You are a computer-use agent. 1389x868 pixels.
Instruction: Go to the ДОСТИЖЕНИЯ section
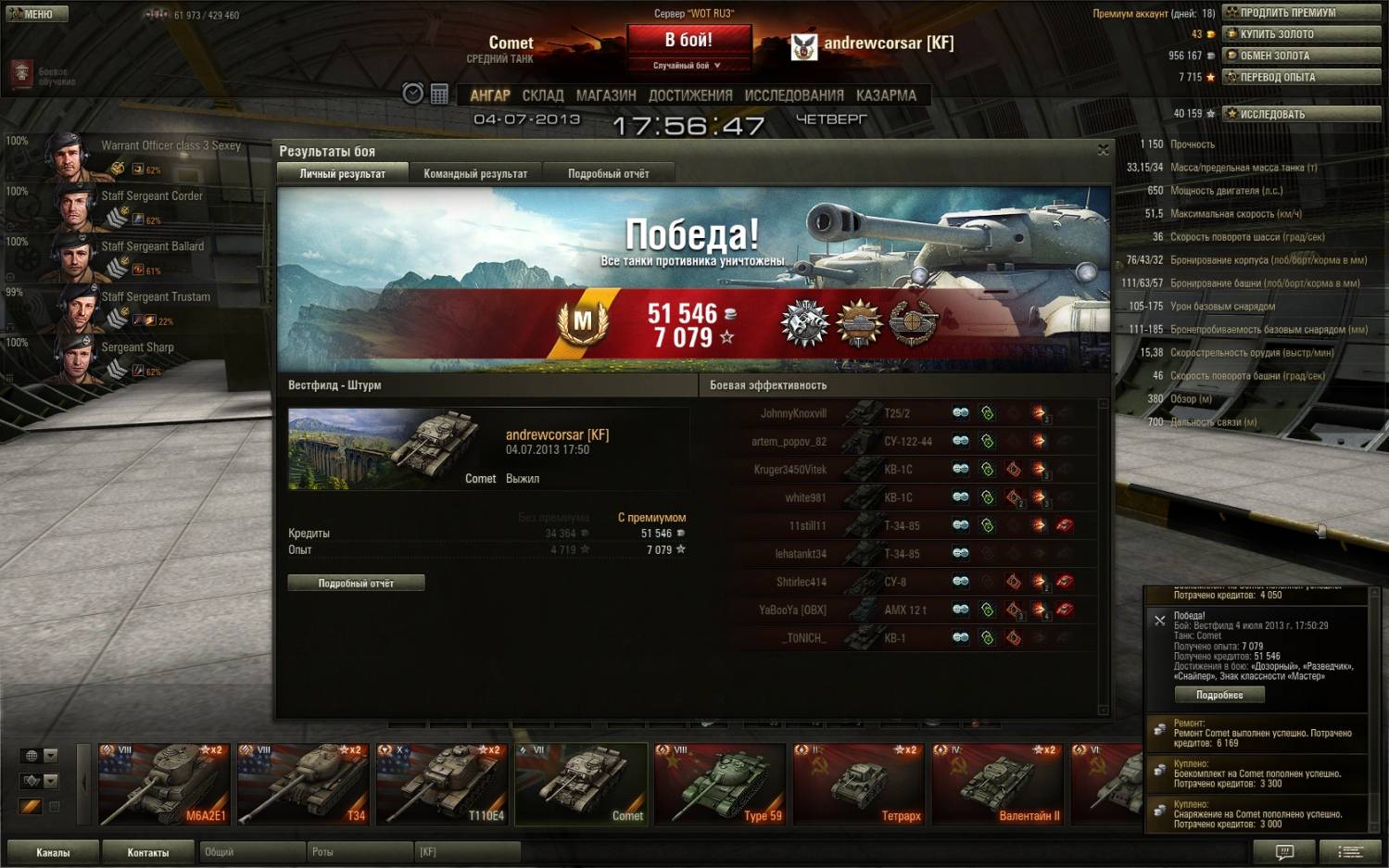[x=689, y=95]
